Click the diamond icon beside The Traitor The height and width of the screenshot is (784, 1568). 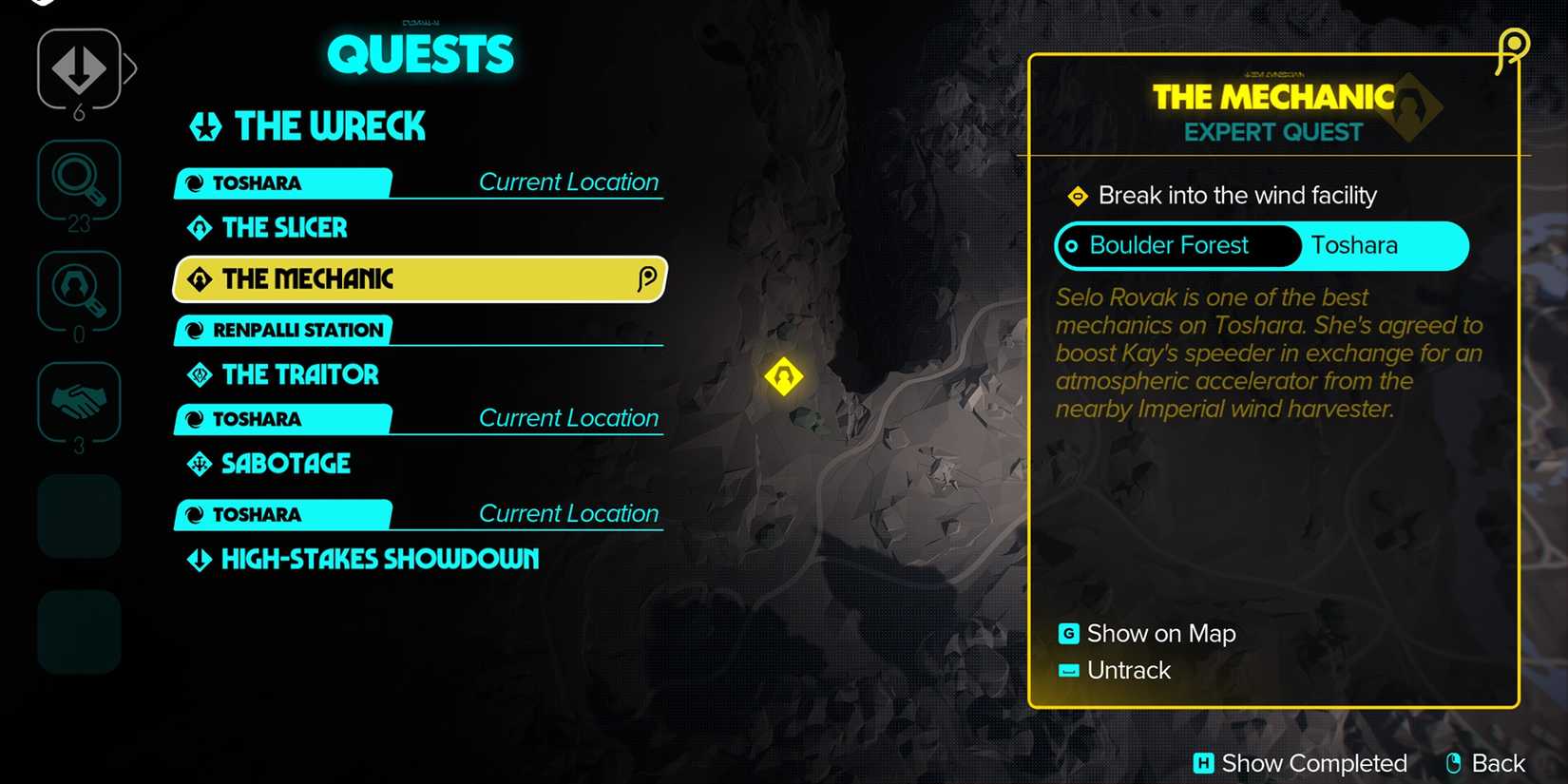199,374
